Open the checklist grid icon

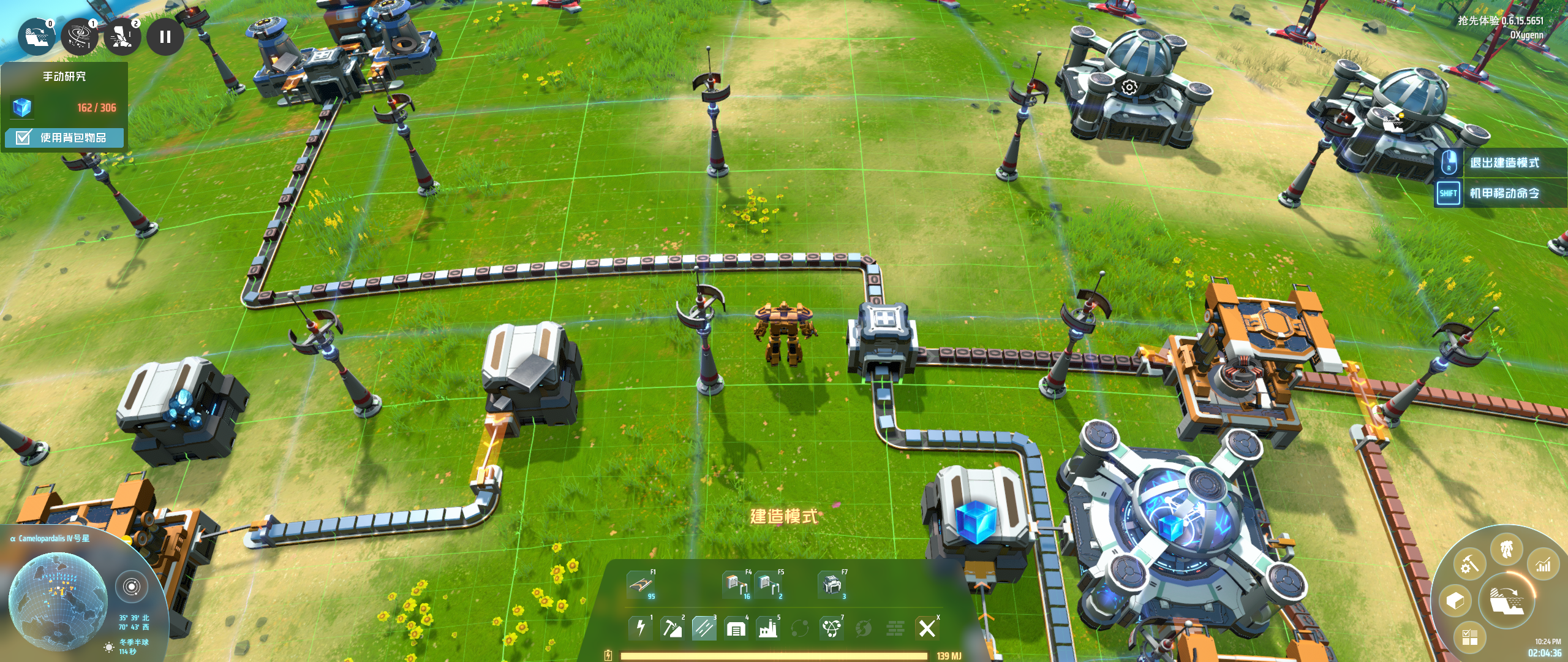(1470, 637)
